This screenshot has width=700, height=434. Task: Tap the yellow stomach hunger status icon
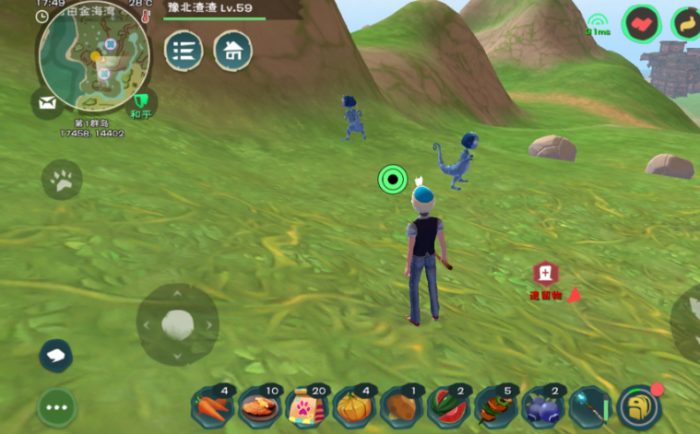(x=687, y=23)
